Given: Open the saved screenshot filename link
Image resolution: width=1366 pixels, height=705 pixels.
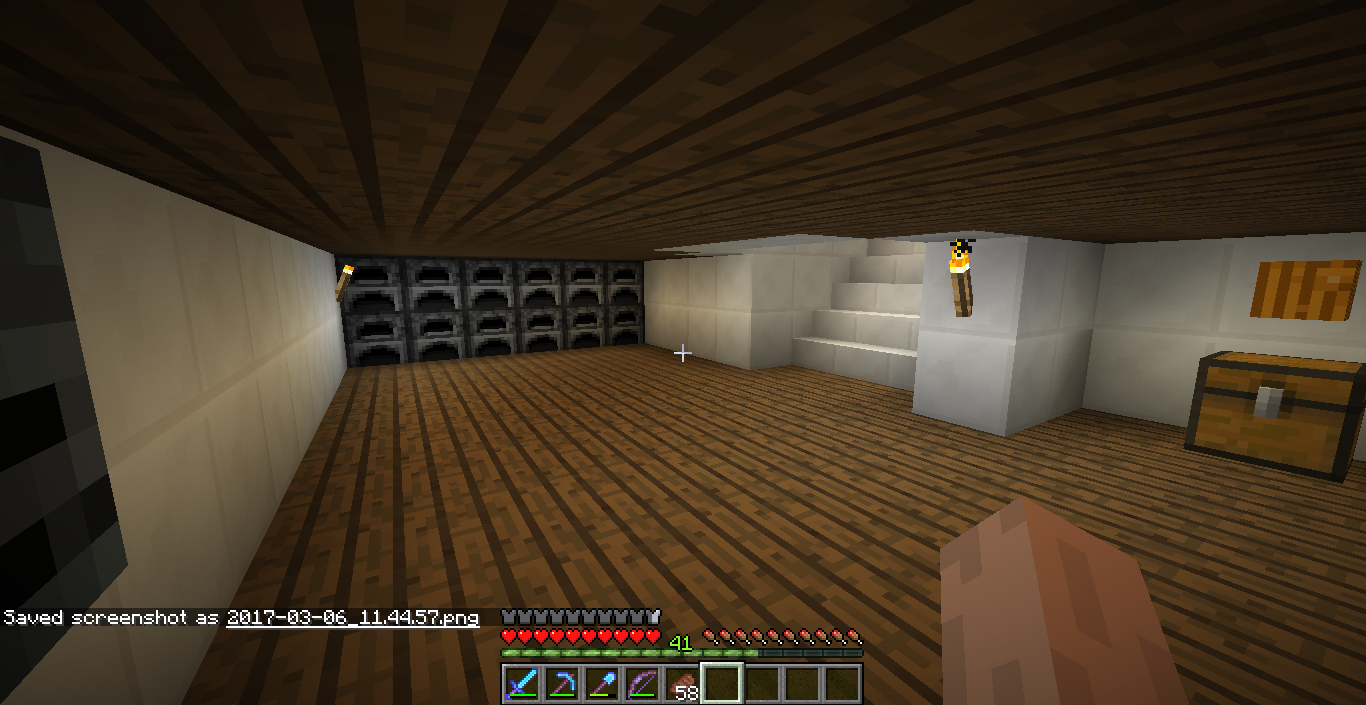Looking at the screenshot, I should [352, 618].
